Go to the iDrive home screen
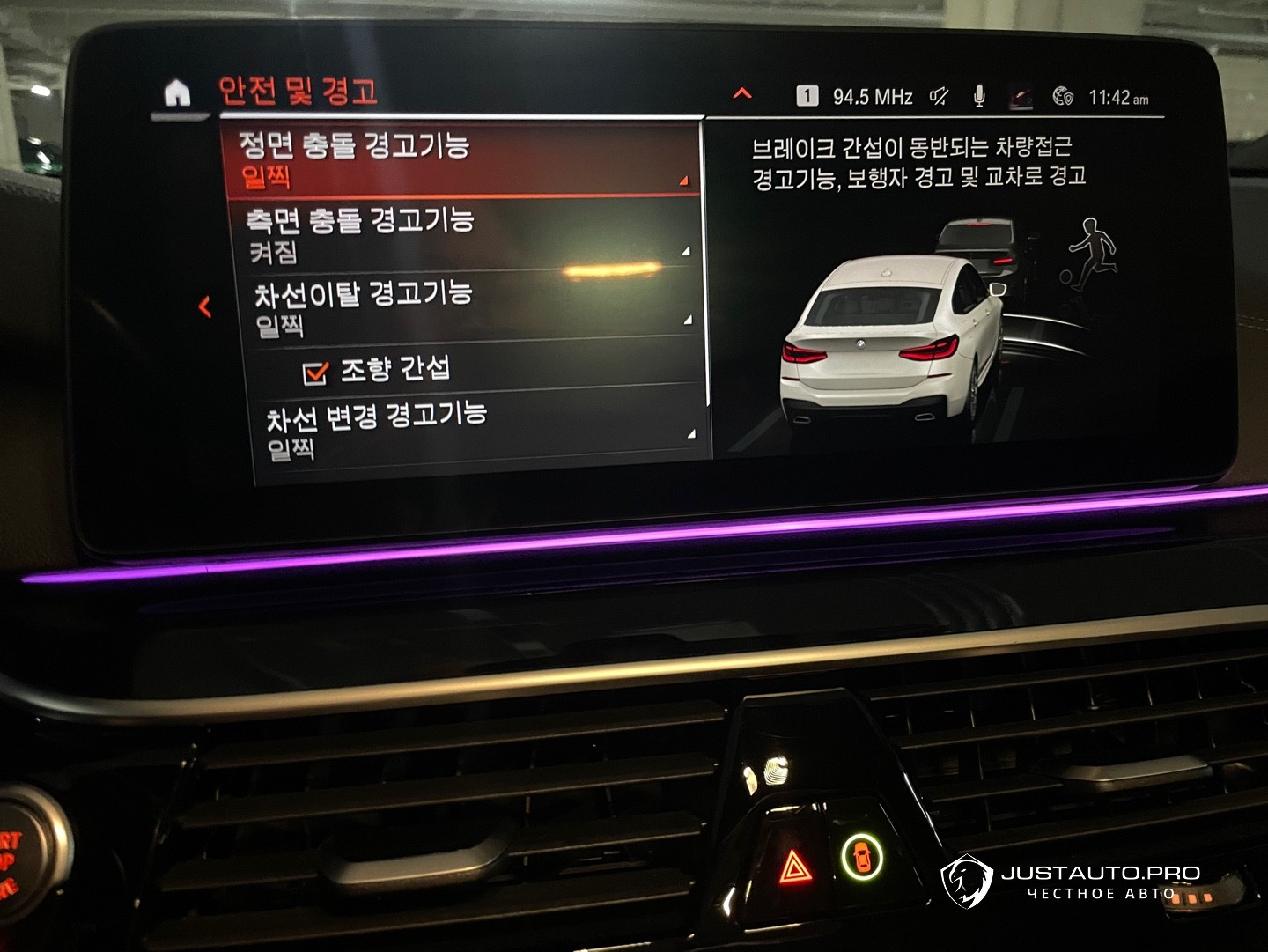Image resolution: width=1268 pixels, height=952 pixels. 177,92
